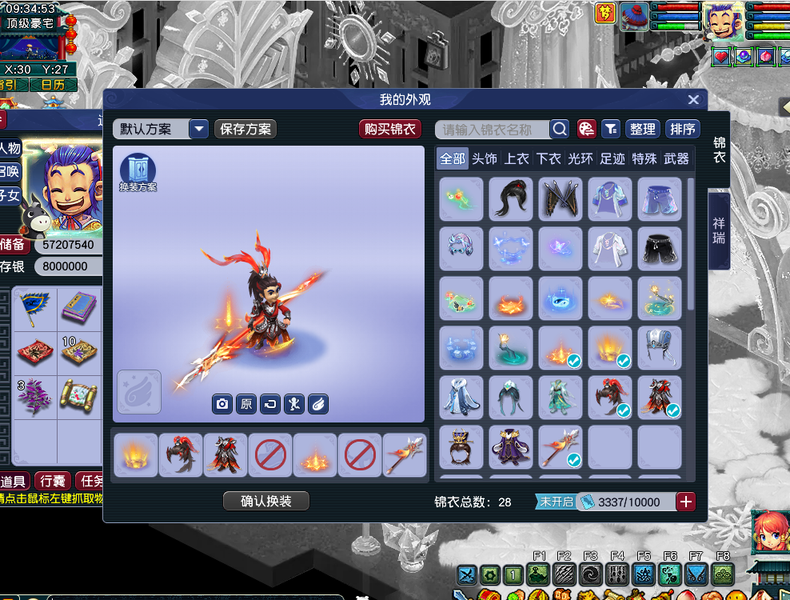
Task: Click the magnifier search button
Action: click(559, 129)
